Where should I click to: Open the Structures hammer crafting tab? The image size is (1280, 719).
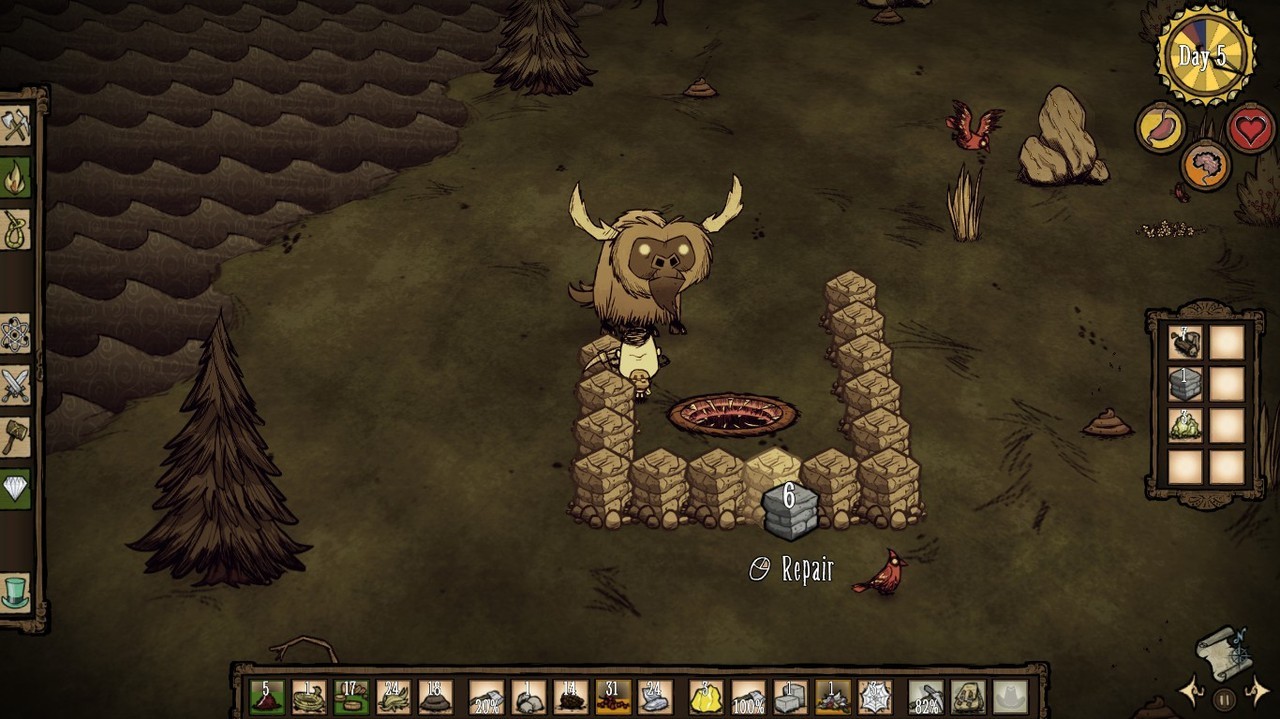[16, 437]
